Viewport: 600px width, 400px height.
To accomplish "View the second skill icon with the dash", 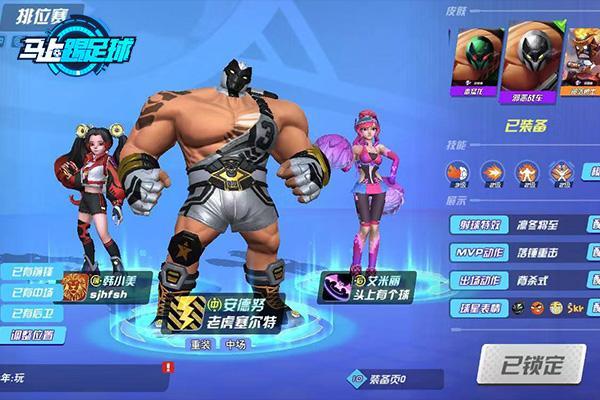I will tap(492, 170).
